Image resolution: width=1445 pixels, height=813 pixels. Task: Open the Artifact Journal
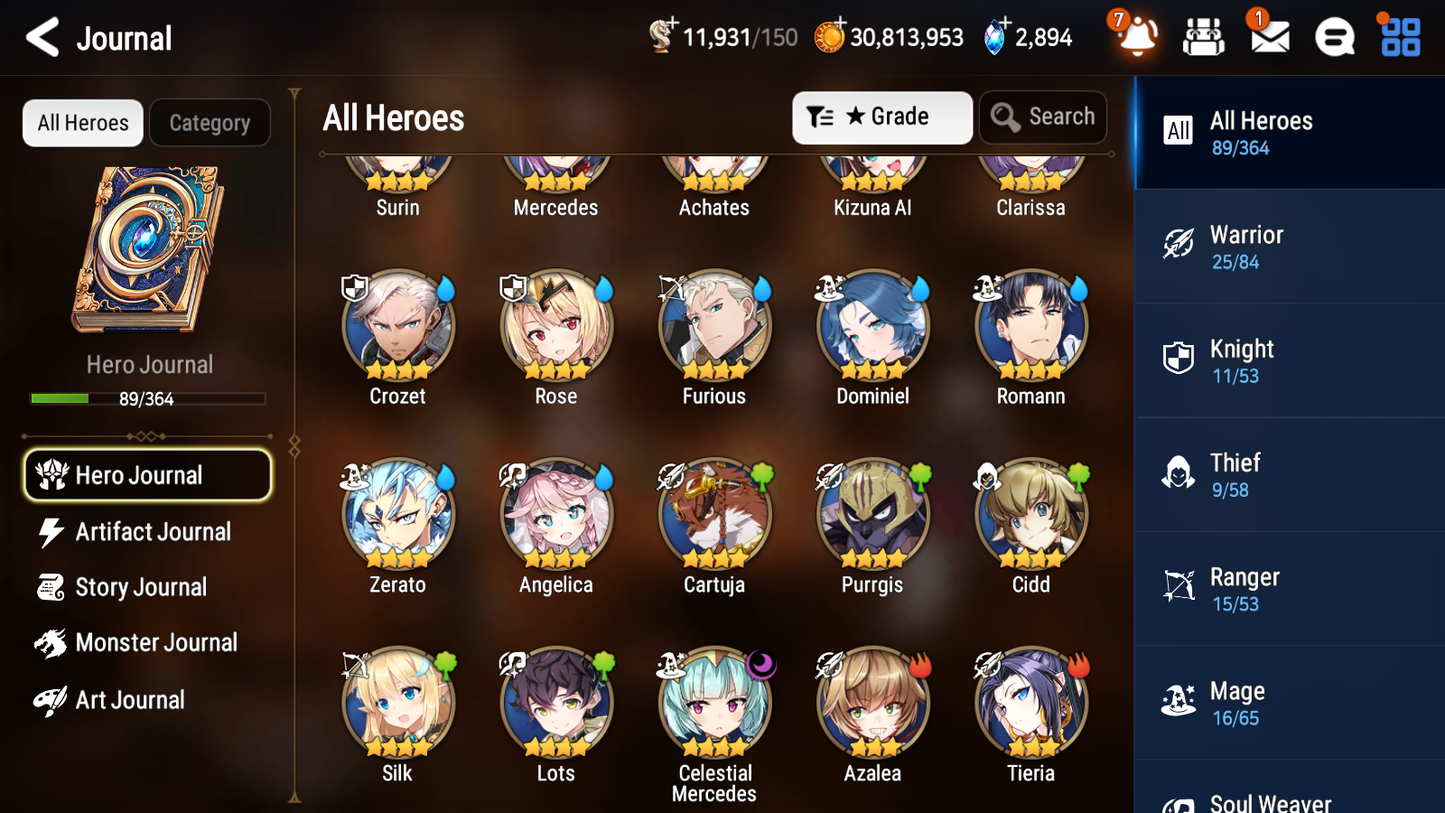(x=152, y=531)
